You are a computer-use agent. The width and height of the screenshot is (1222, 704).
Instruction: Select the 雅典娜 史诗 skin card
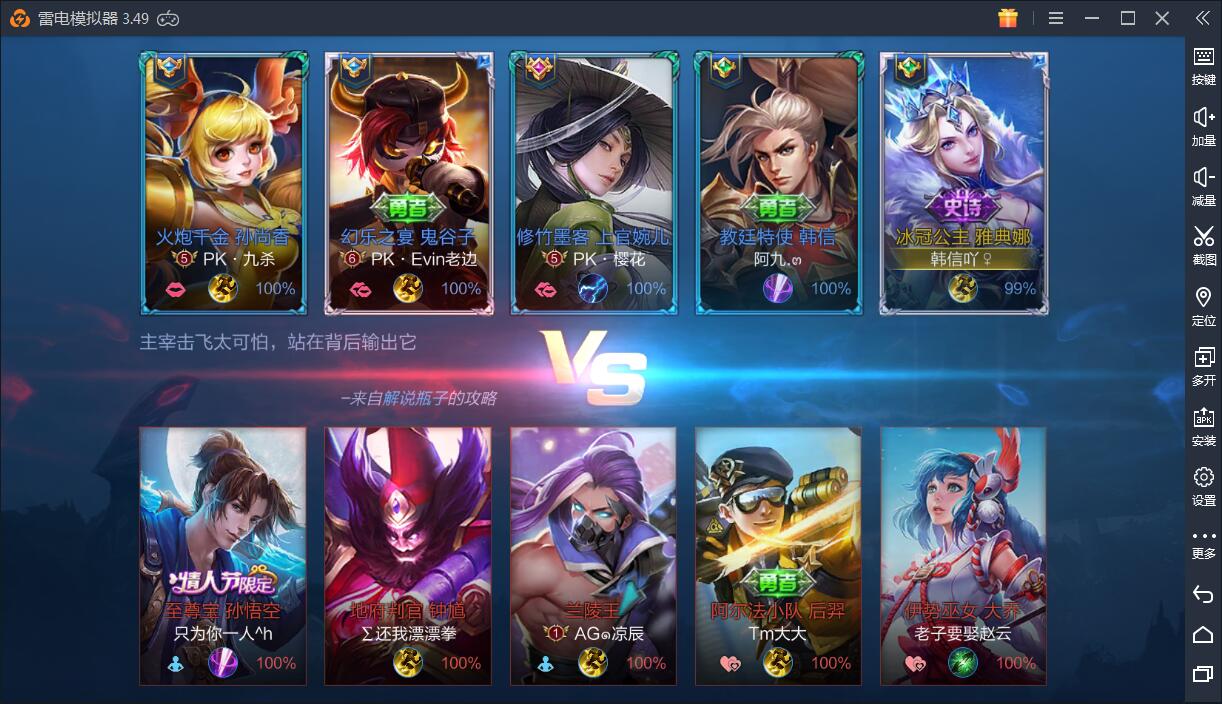[x=964, y=183]
